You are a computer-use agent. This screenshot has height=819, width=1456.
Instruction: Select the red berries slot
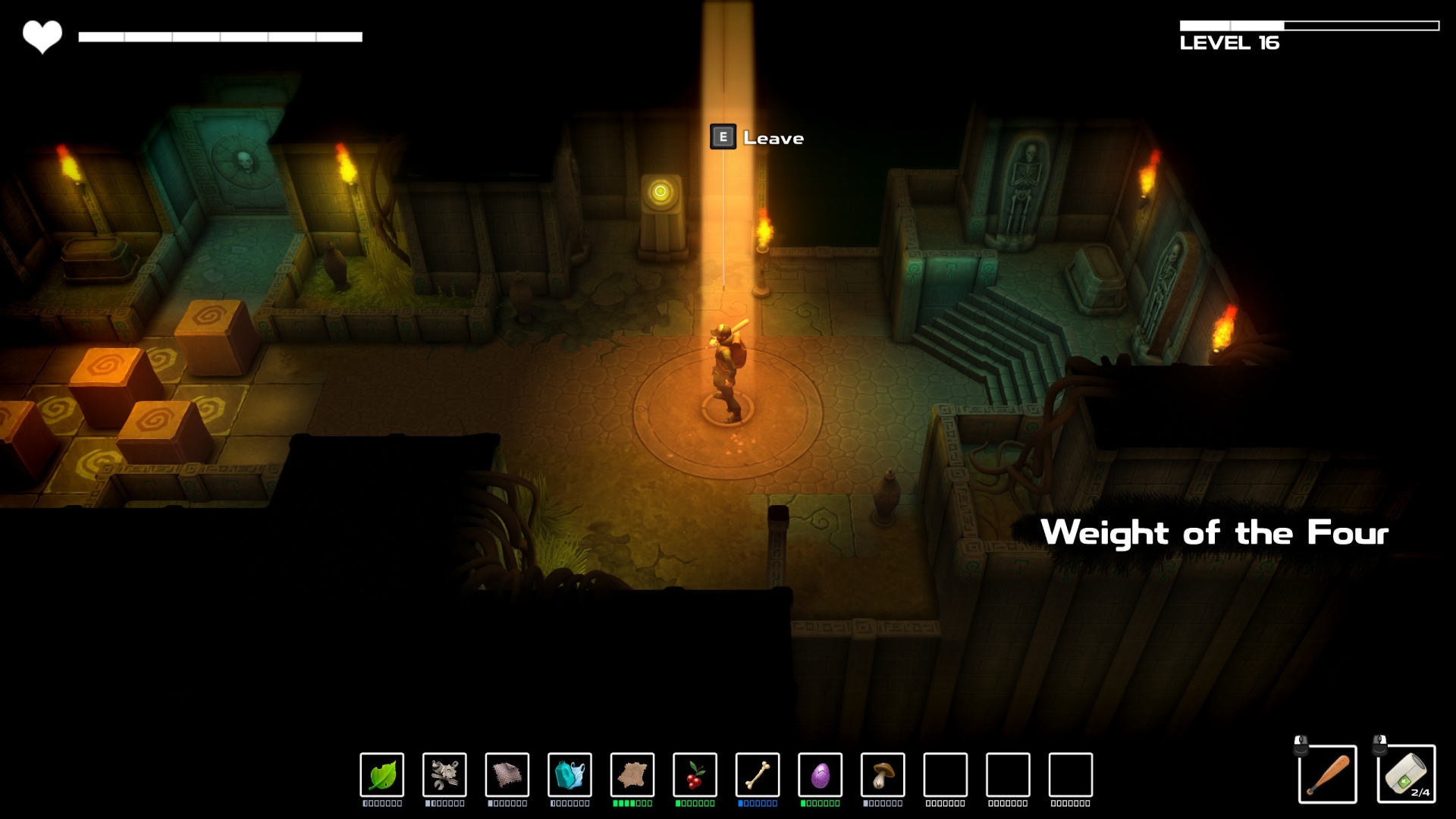coord(695,774)
